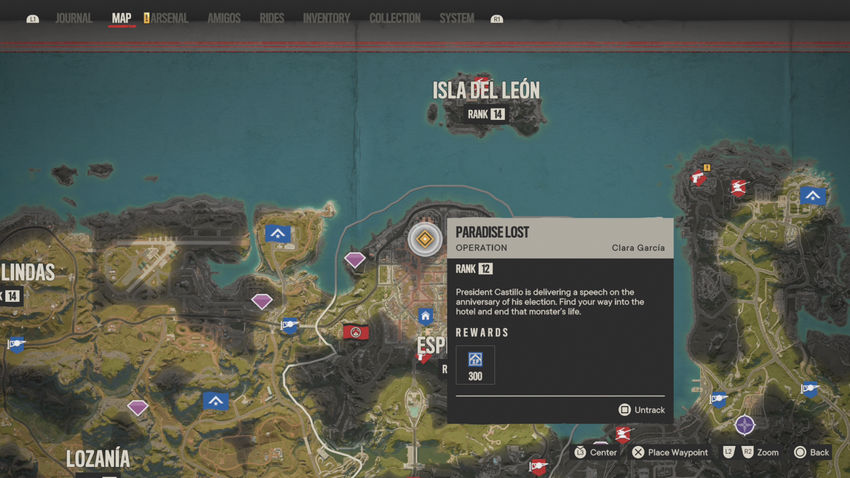Switch to the Collection tab
Viewport: 850px width, 478px height.
[394, 18]
